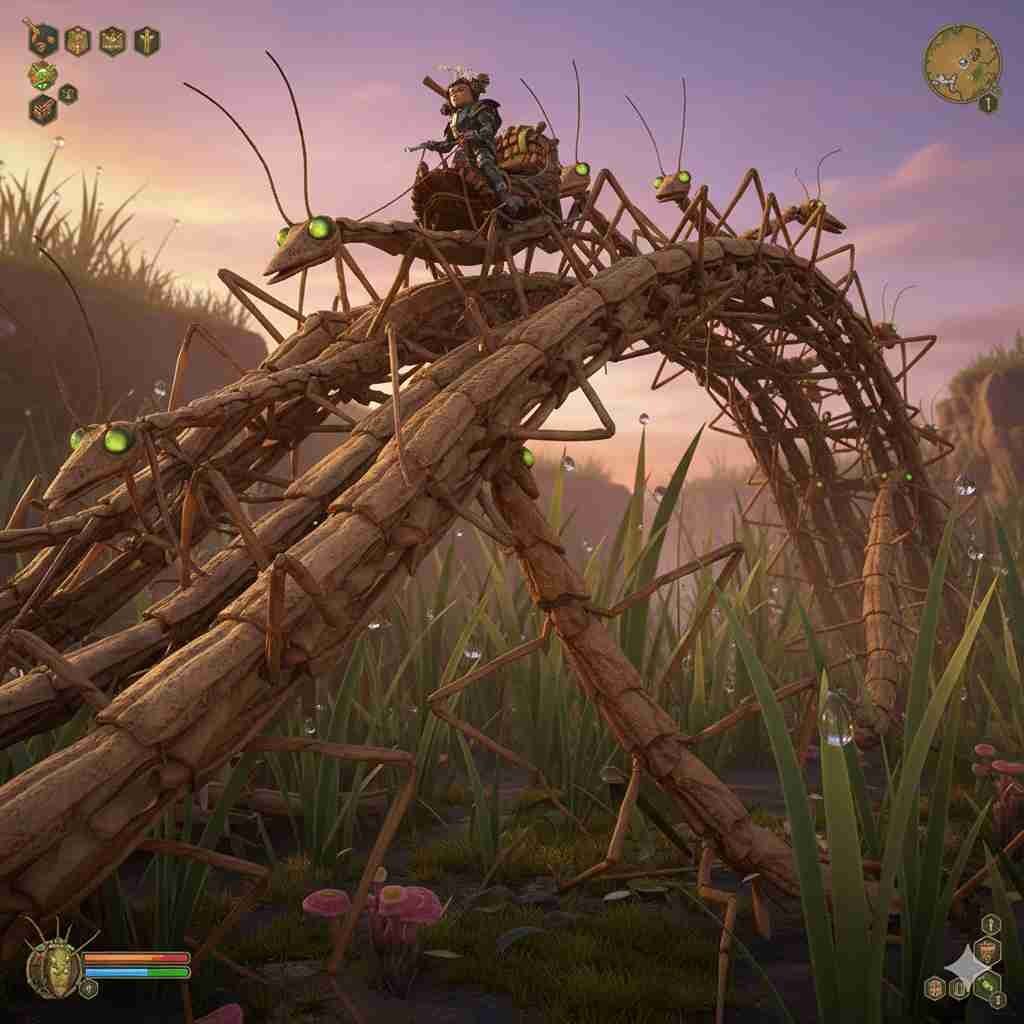
Task: Activate the hexagon icon with the dragonfly emblem
Action: click(x=146, y=40)
